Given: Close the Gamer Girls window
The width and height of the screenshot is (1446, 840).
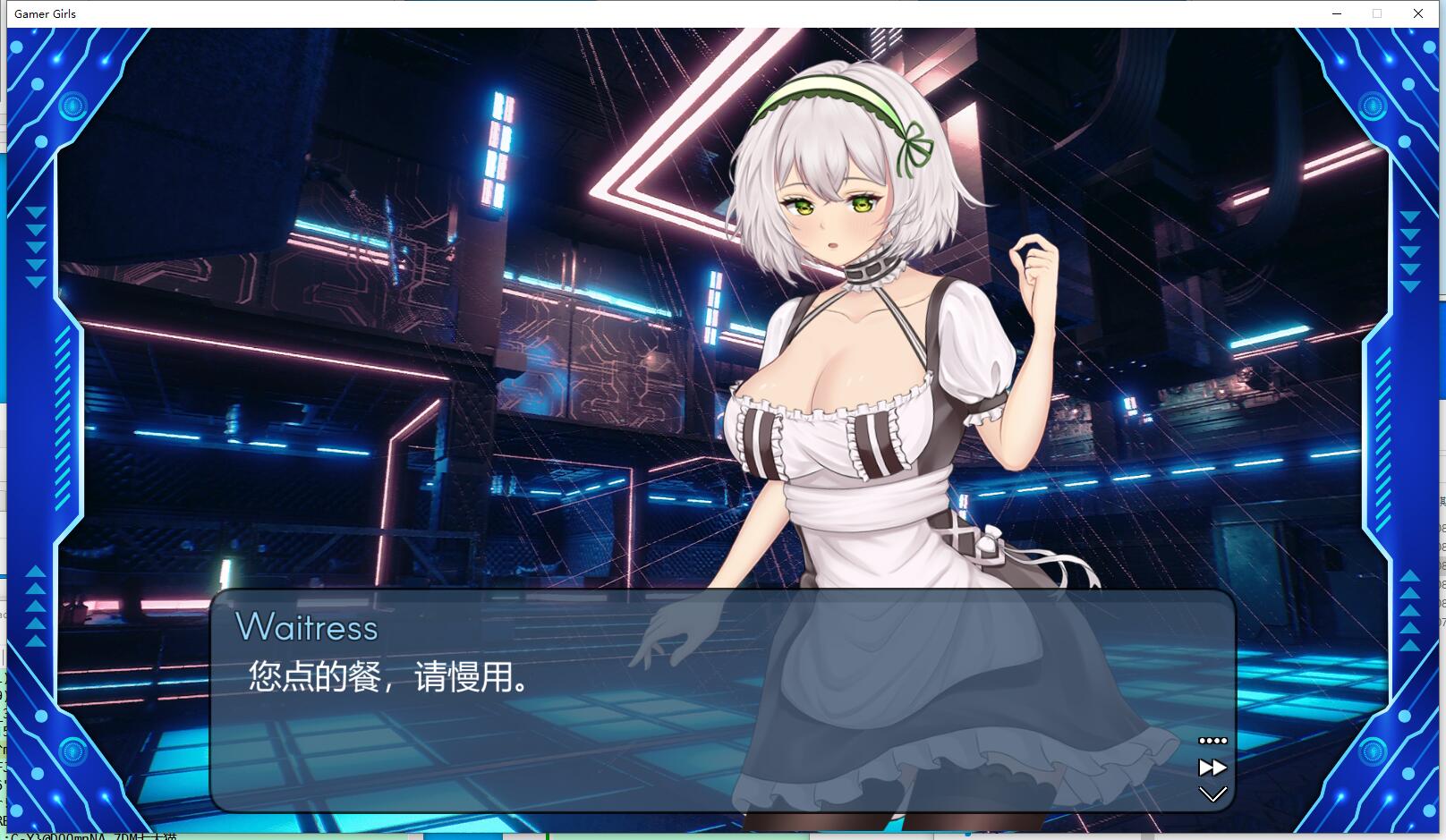Looking at the screenshot, I should [x=1418, y=13].
